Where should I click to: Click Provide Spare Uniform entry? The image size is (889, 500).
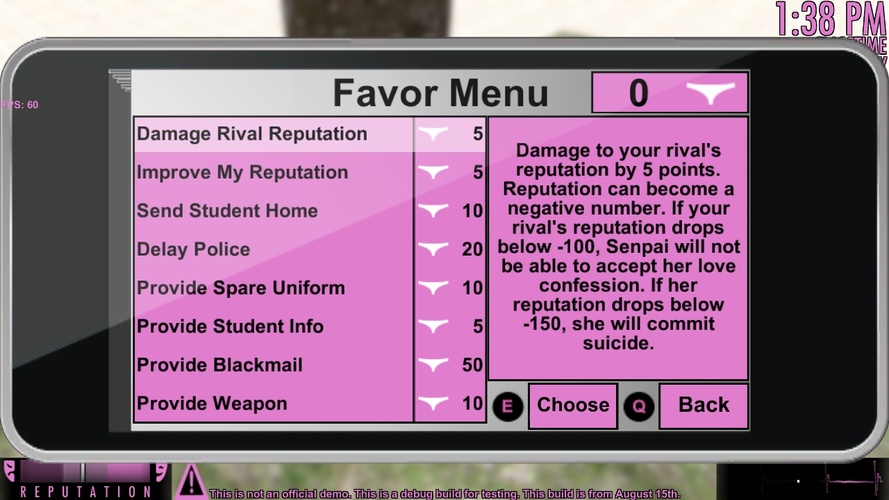point(241,288)
